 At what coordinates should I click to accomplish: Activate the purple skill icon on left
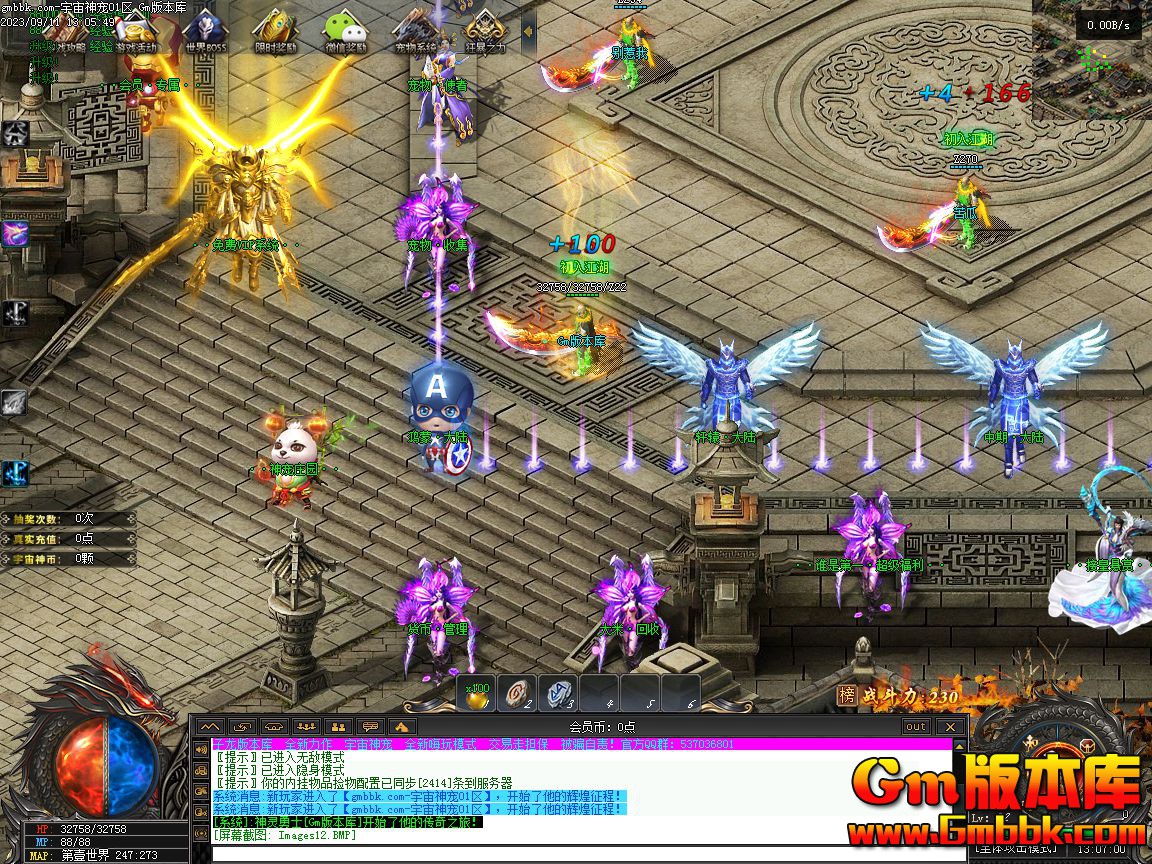(15, 234)
